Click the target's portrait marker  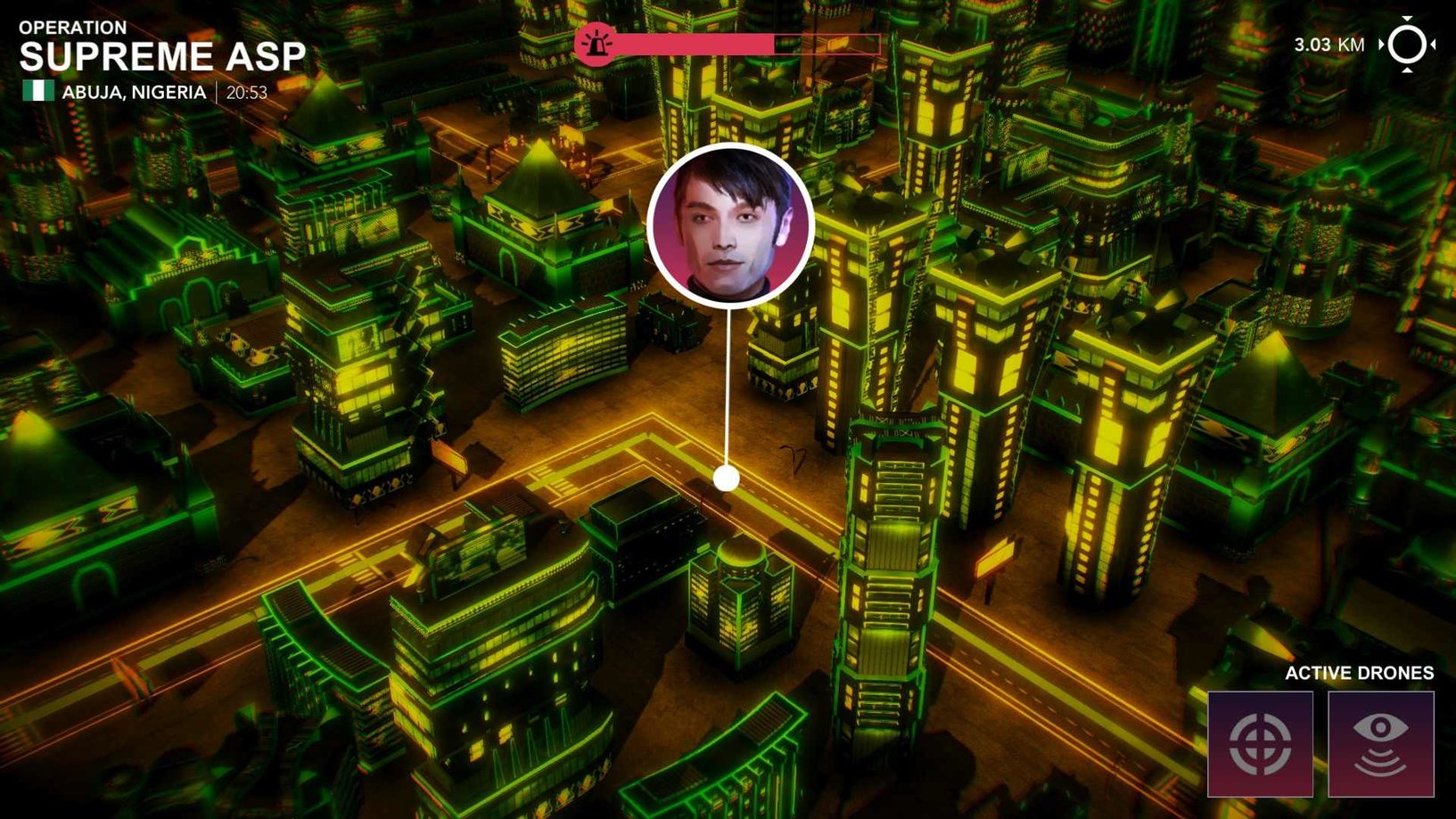coord(730,226)
